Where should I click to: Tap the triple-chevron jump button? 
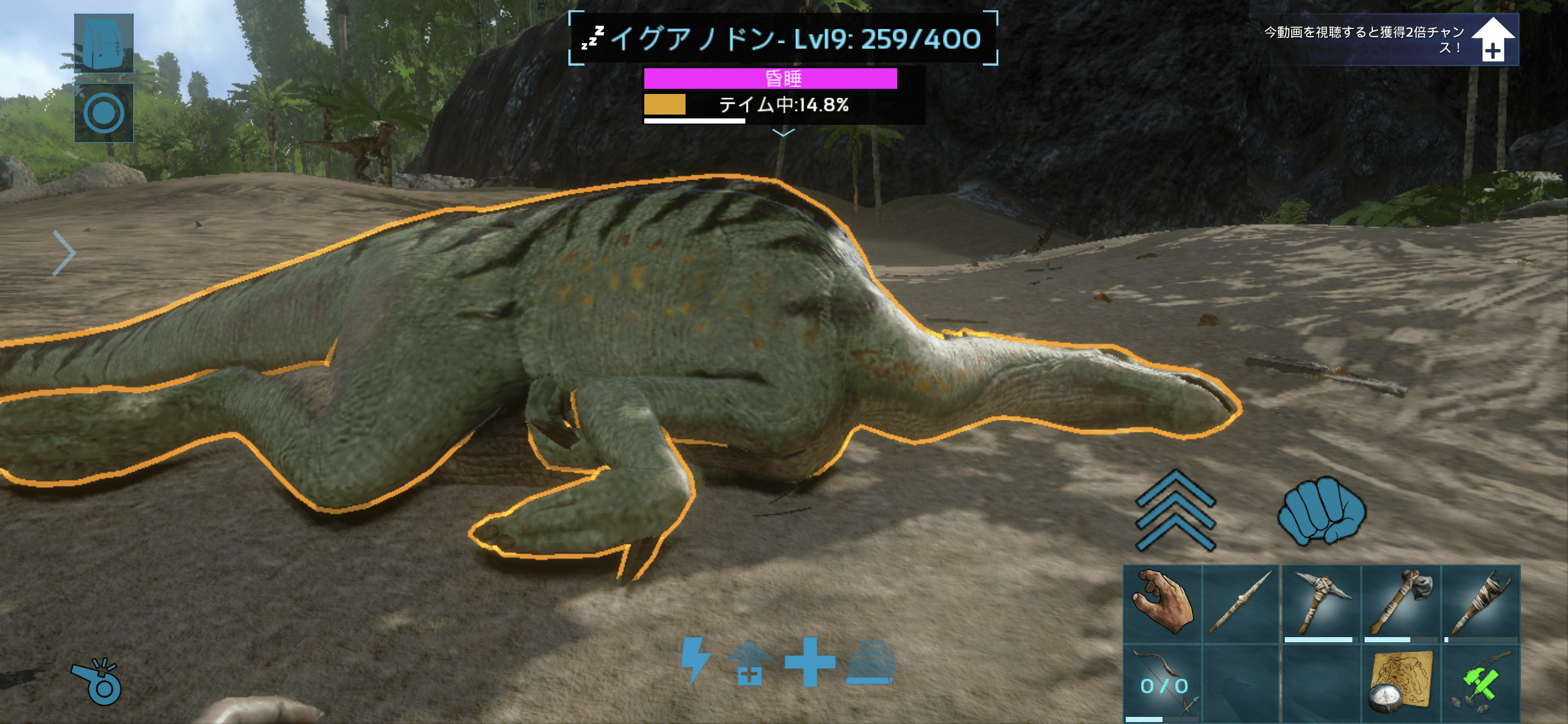(1175, 510)
